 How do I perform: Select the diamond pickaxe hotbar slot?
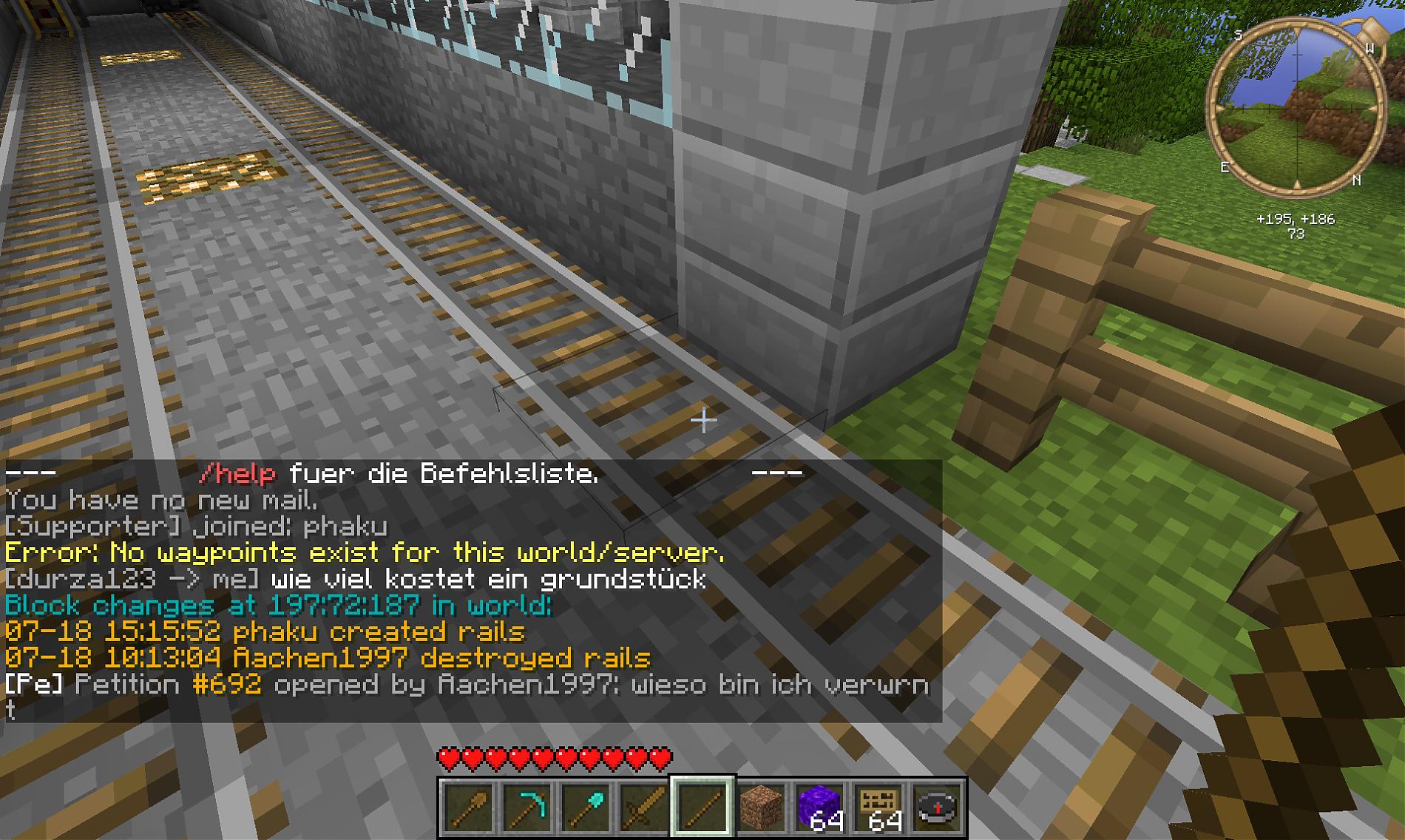[x=527, y=807]
